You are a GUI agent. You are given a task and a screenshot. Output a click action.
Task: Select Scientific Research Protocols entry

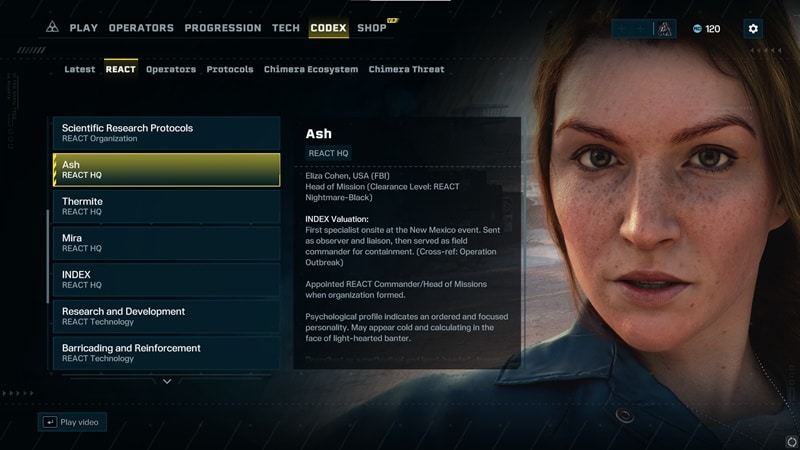pos(166,133)
